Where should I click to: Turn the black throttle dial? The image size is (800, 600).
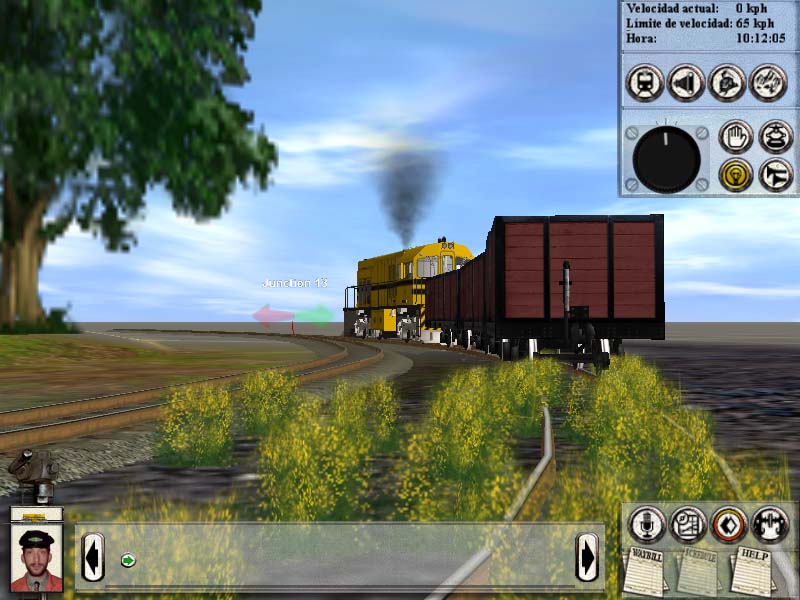[667, 159]
